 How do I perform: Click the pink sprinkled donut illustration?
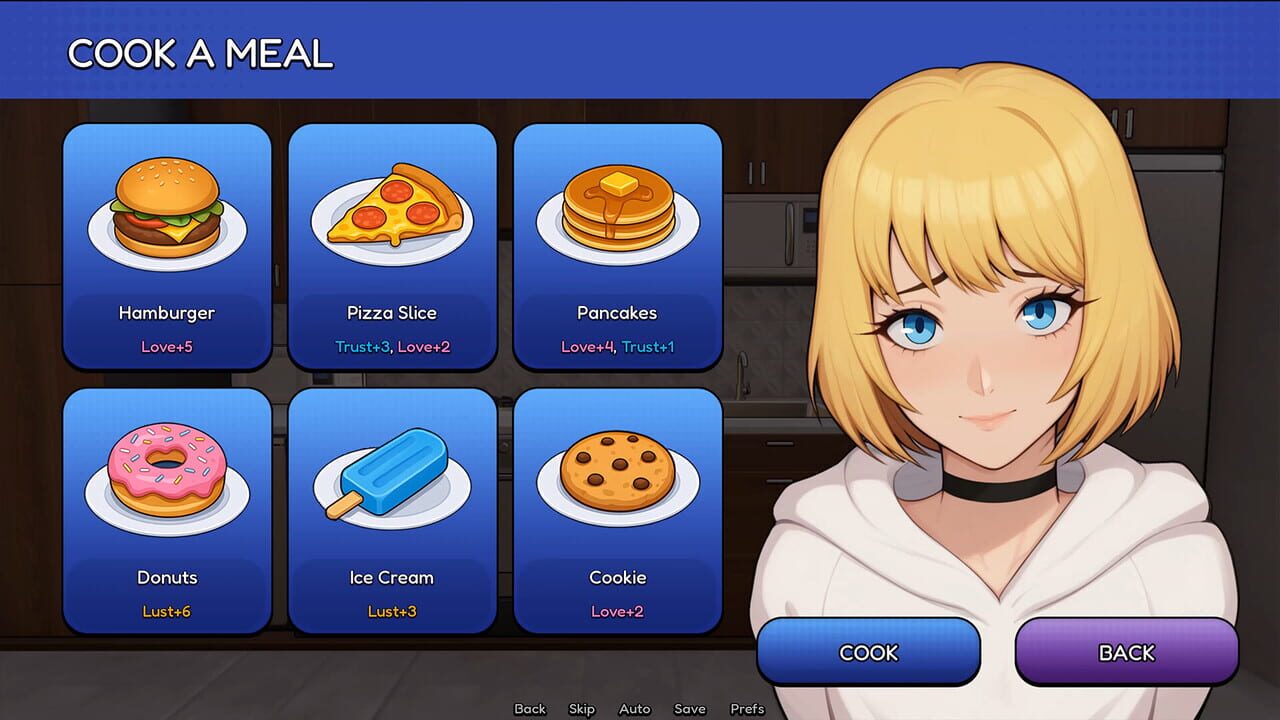[167, 475]
